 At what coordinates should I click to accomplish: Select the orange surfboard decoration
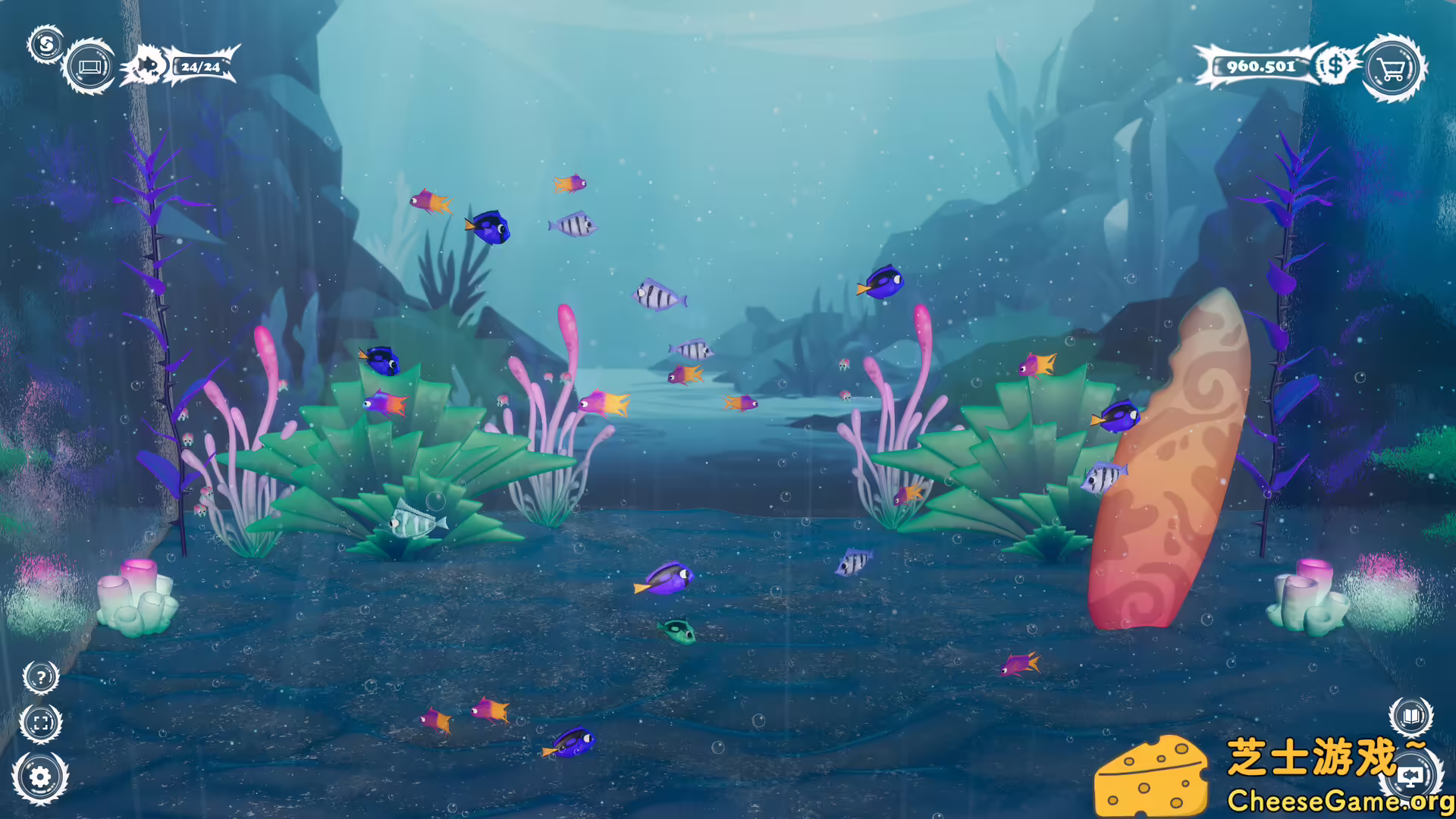[x=1171, y=463]
